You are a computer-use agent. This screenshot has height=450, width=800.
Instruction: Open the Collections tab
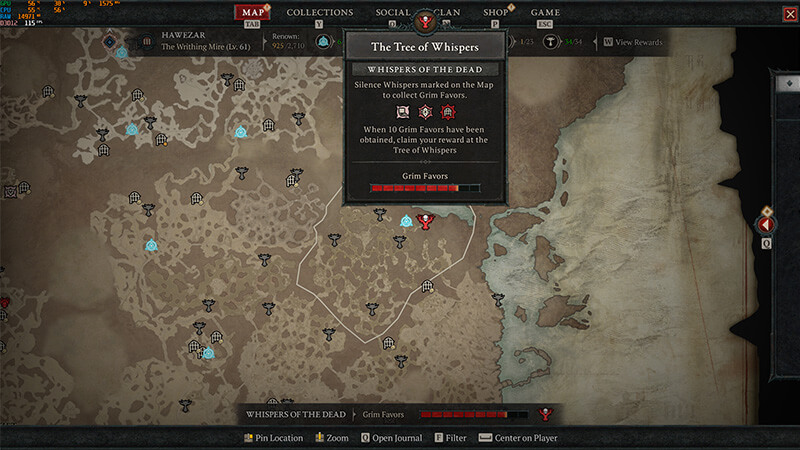[x=319, y=13]
